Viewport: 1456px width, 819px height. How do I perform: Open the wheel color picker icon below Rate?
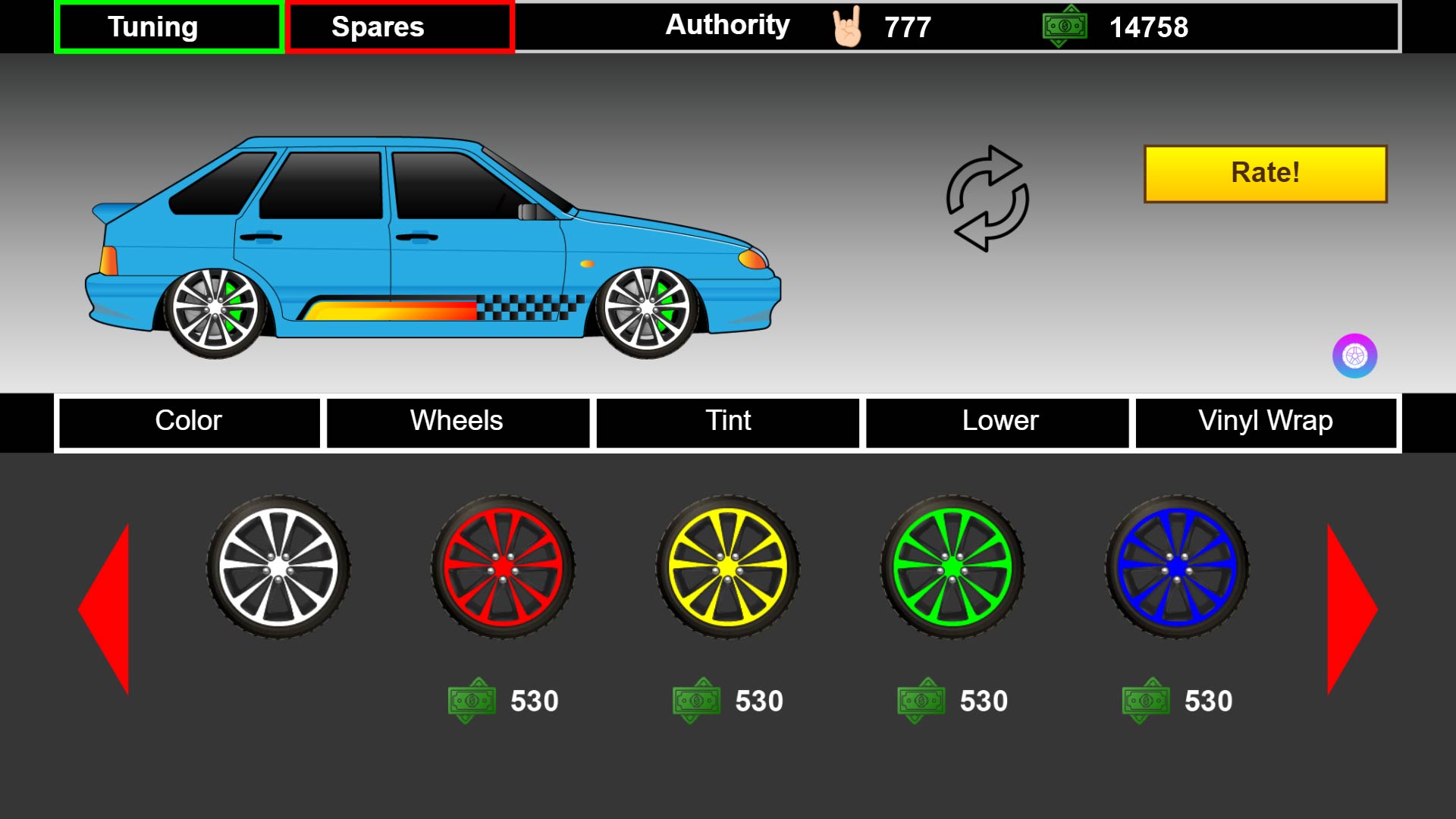1355,356
